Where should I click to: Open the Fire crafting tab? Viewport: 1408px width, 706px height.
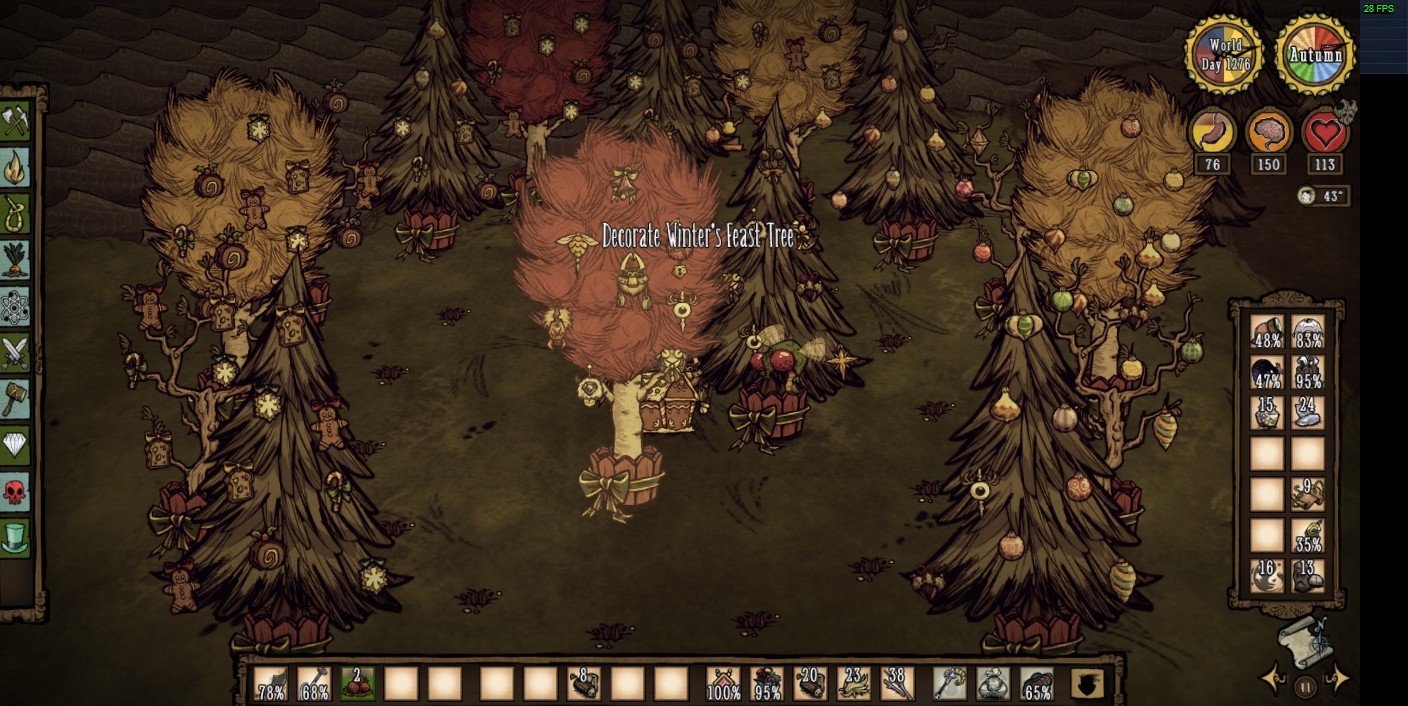16,168
